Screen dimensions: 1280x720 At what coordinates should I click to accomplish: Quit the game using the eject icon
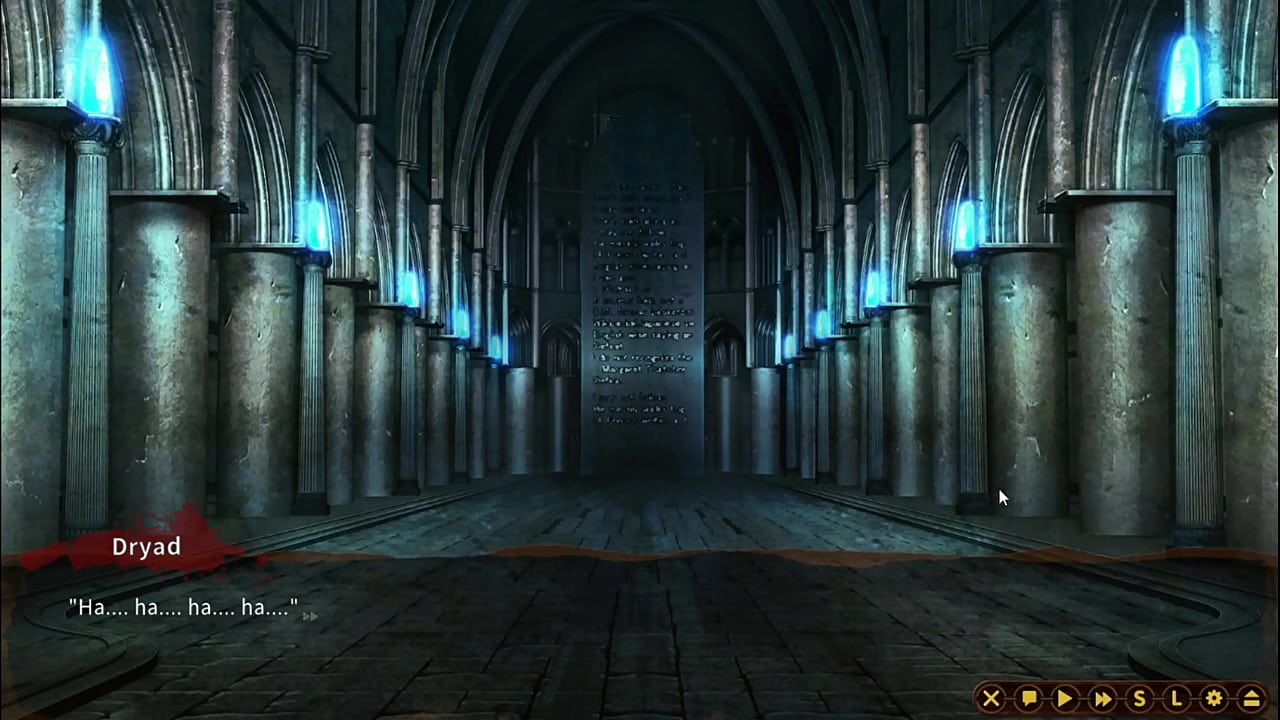tap(1251, 699)
